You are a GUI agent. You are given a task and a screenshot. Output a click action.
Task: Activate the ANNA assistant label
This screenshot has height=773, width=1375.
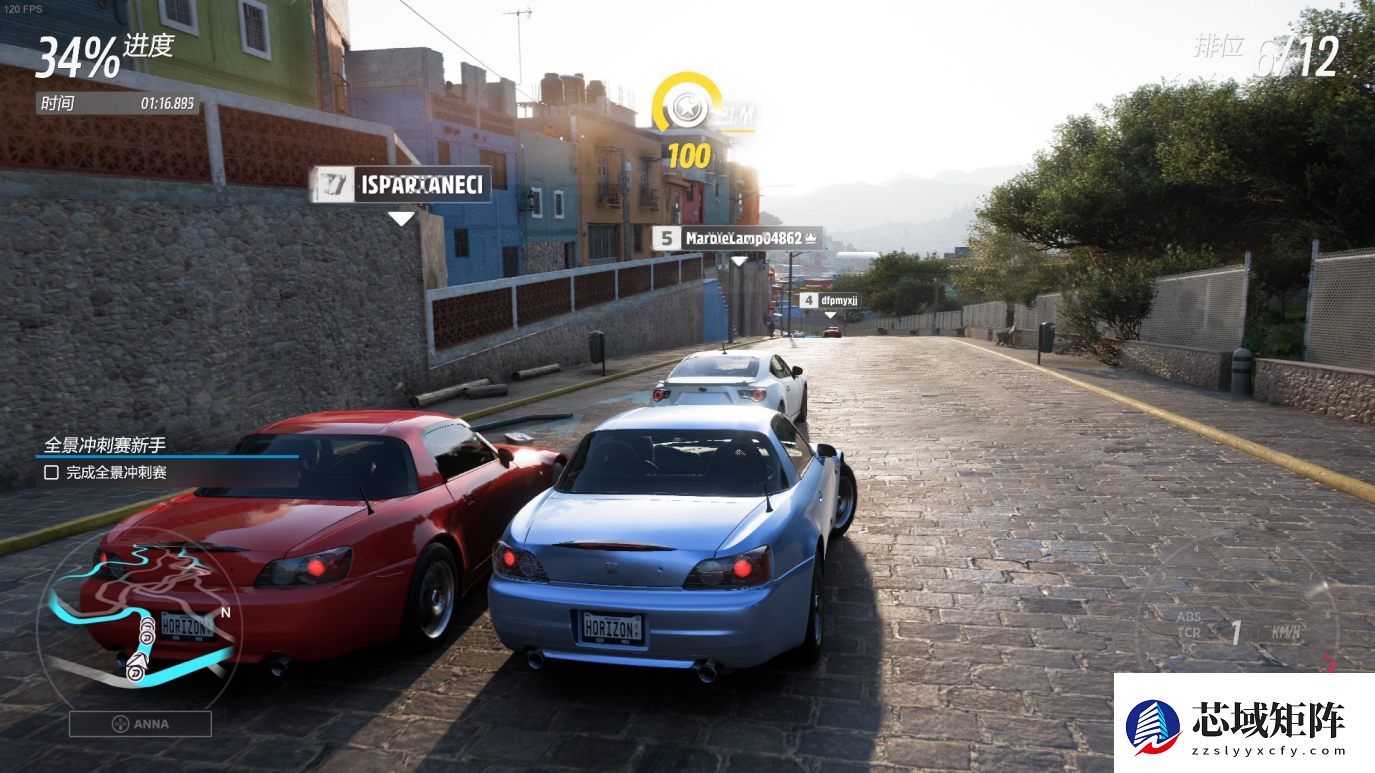pos(140,724)
